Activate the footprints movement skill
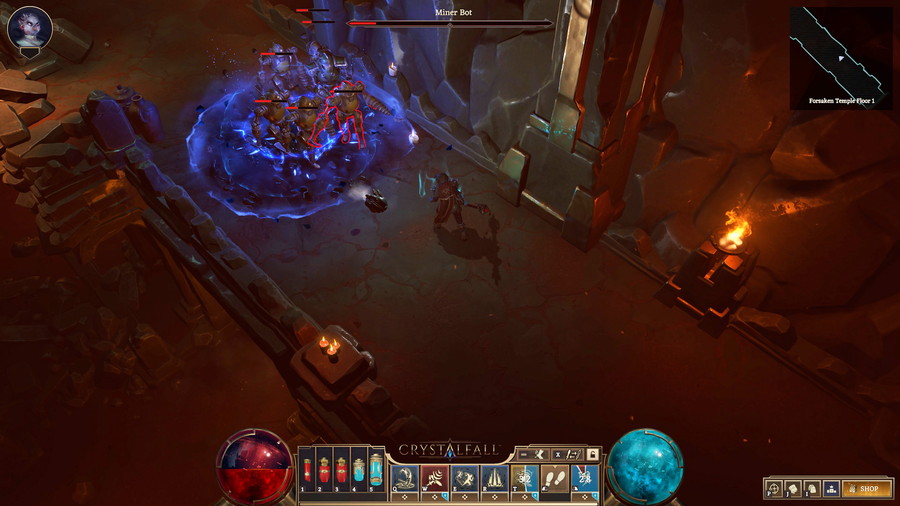 point(554,478)
